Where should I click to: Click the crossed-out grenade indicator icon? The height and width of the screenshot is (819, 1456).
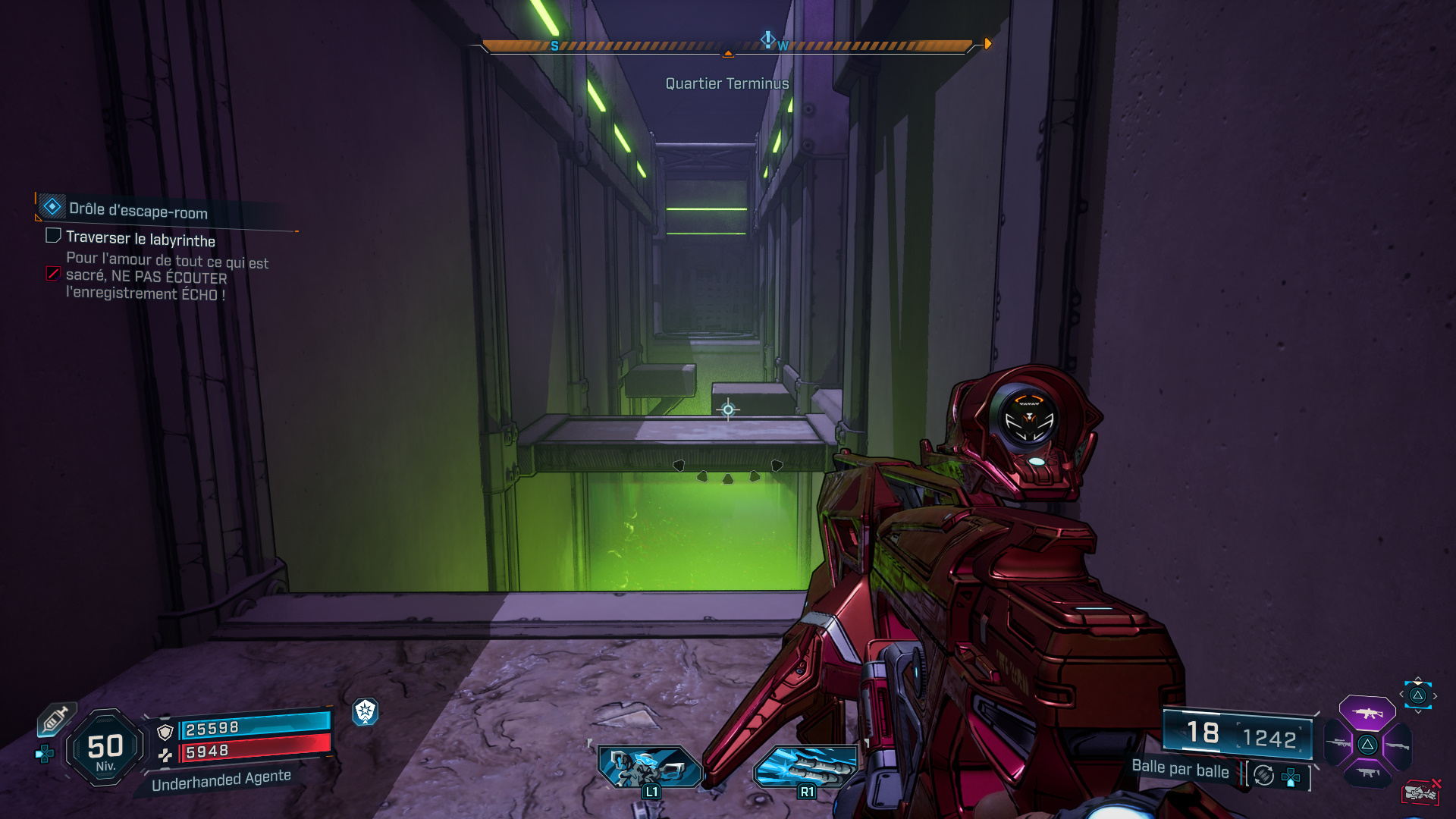pyautogui.click(x=1420, y=792)
